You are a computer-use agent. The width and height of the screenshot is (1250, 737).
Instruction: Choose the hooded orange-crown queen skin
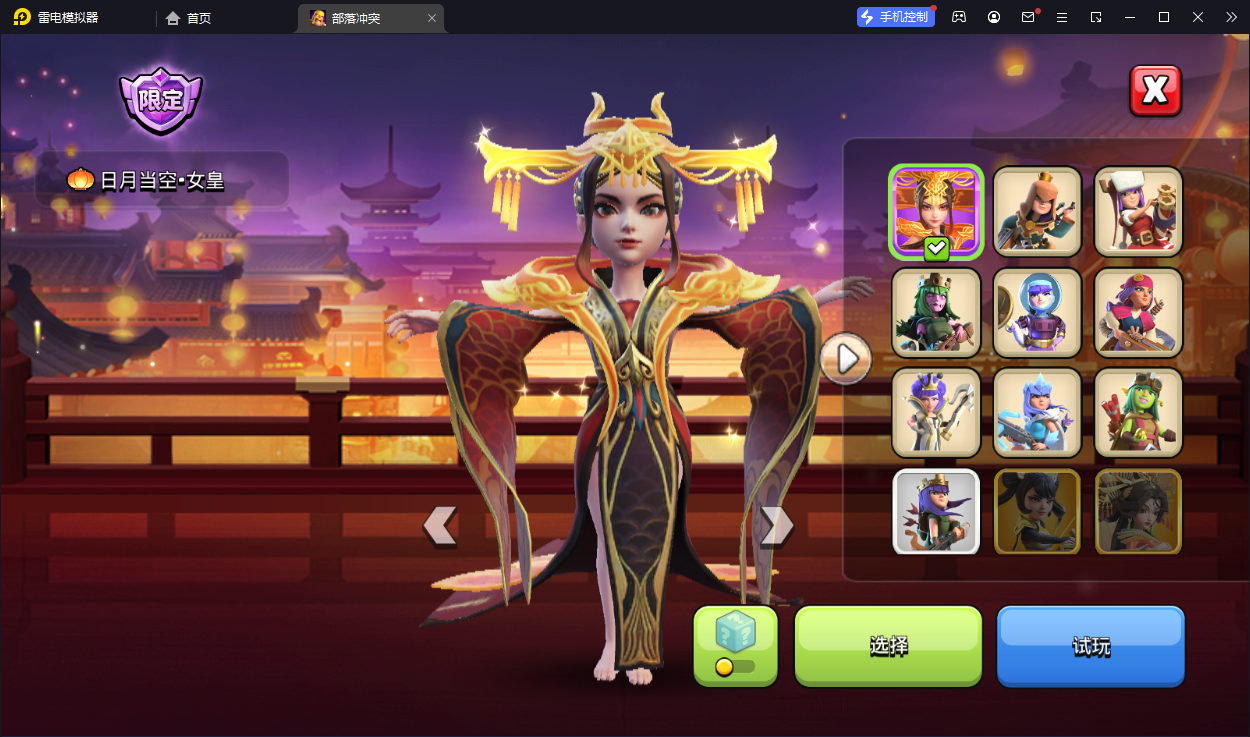pos(1037,211)
